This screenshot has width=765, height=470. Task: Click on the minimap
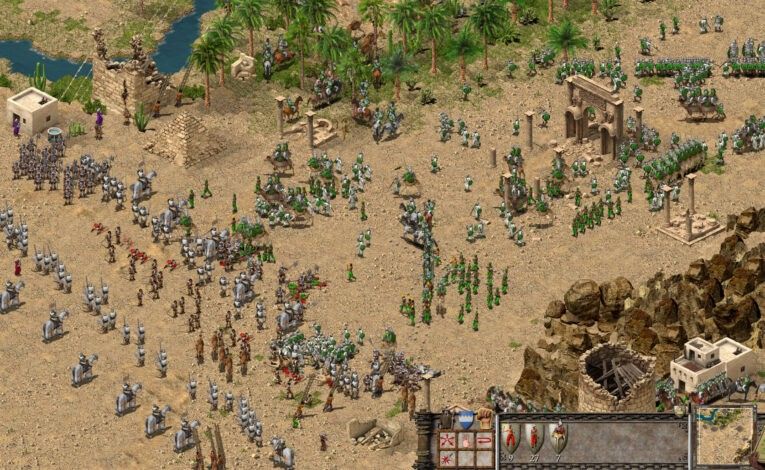click(x=725, y=435)
